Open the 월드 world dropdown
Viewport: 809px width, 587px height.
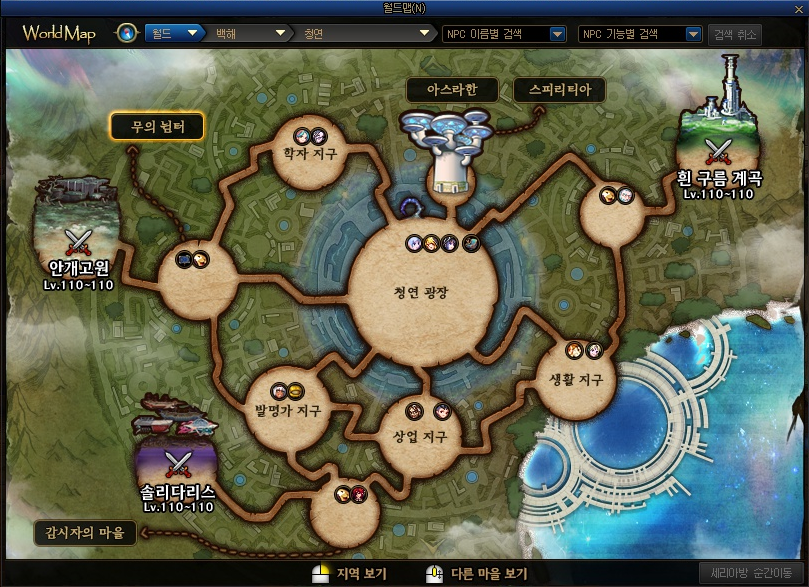(x=175, y=34)
